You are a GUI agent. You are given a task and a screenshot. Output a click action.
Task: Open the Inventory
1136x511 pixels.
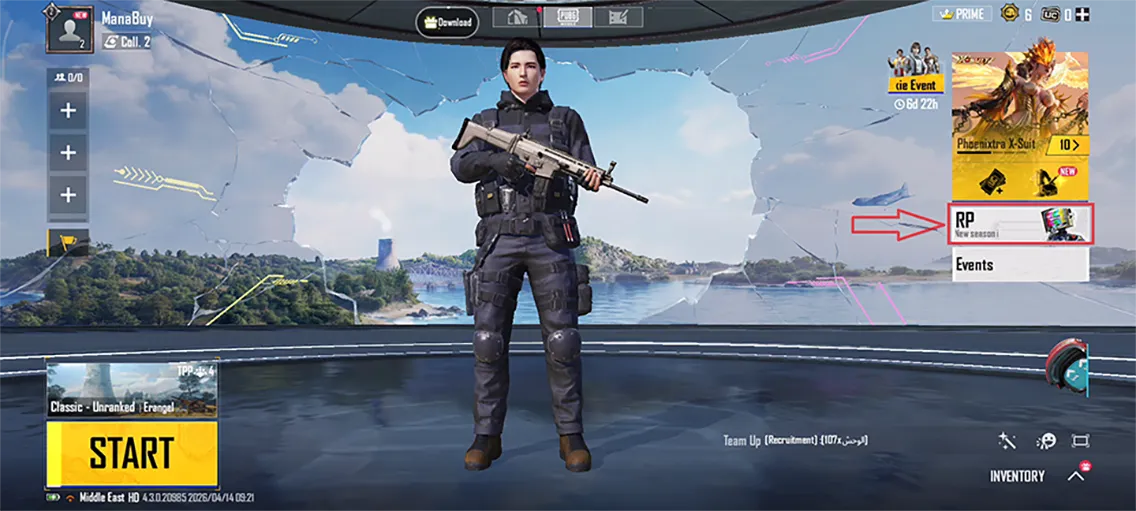[1017, 476]
